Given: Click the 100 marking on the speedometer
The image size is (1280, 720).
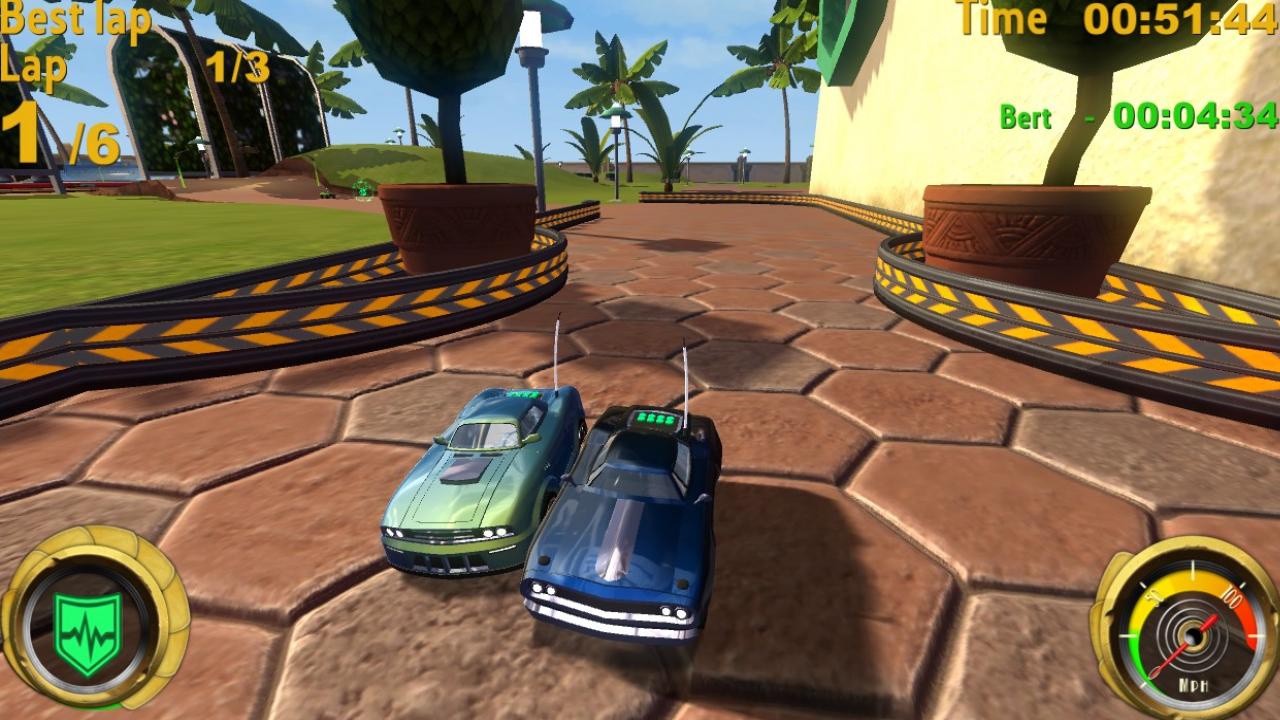Looking at the screenshot, I should [x=1231, y=598].
